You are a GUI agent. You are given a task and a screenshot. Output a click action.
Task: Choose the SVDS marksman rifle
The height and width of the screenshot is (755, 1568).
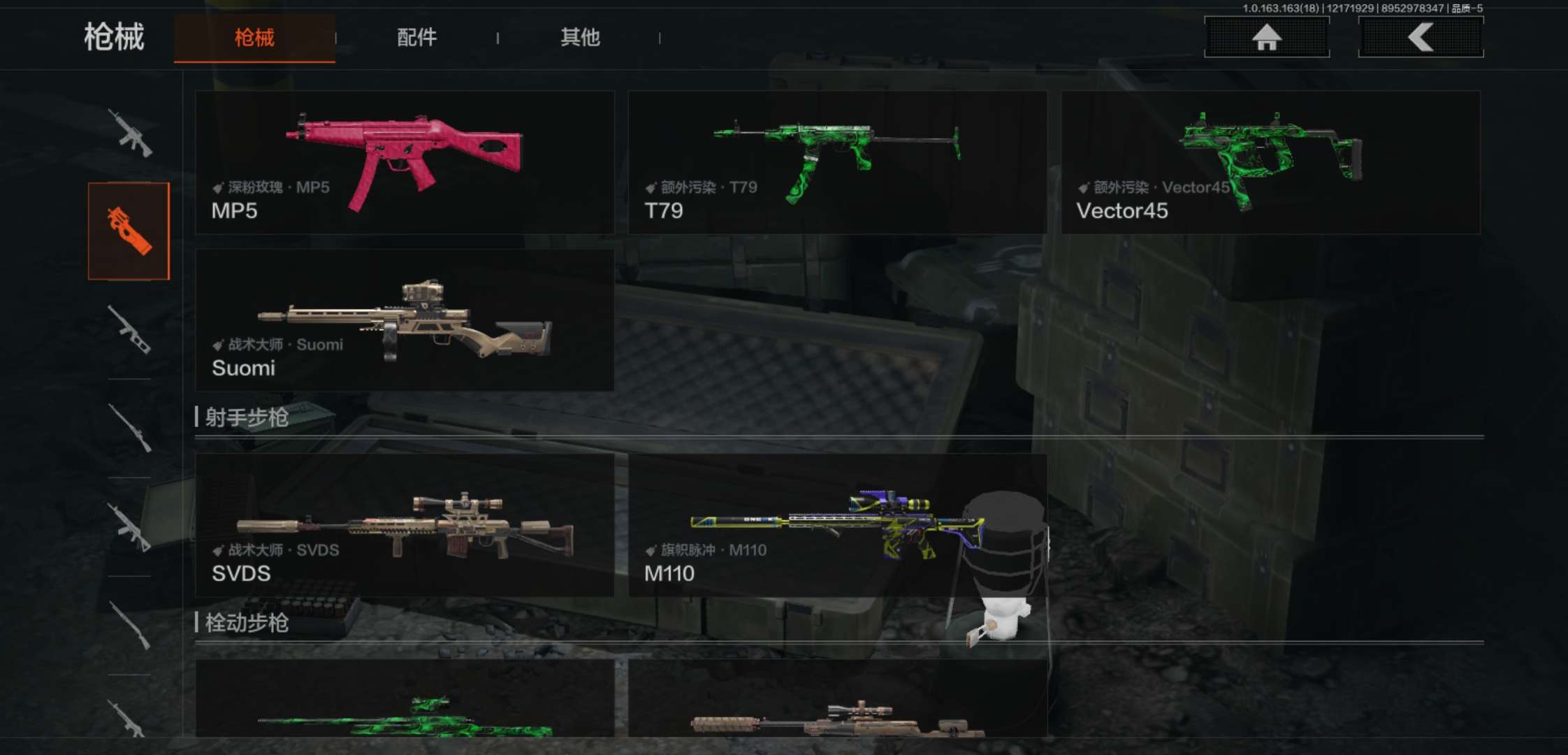405,525
